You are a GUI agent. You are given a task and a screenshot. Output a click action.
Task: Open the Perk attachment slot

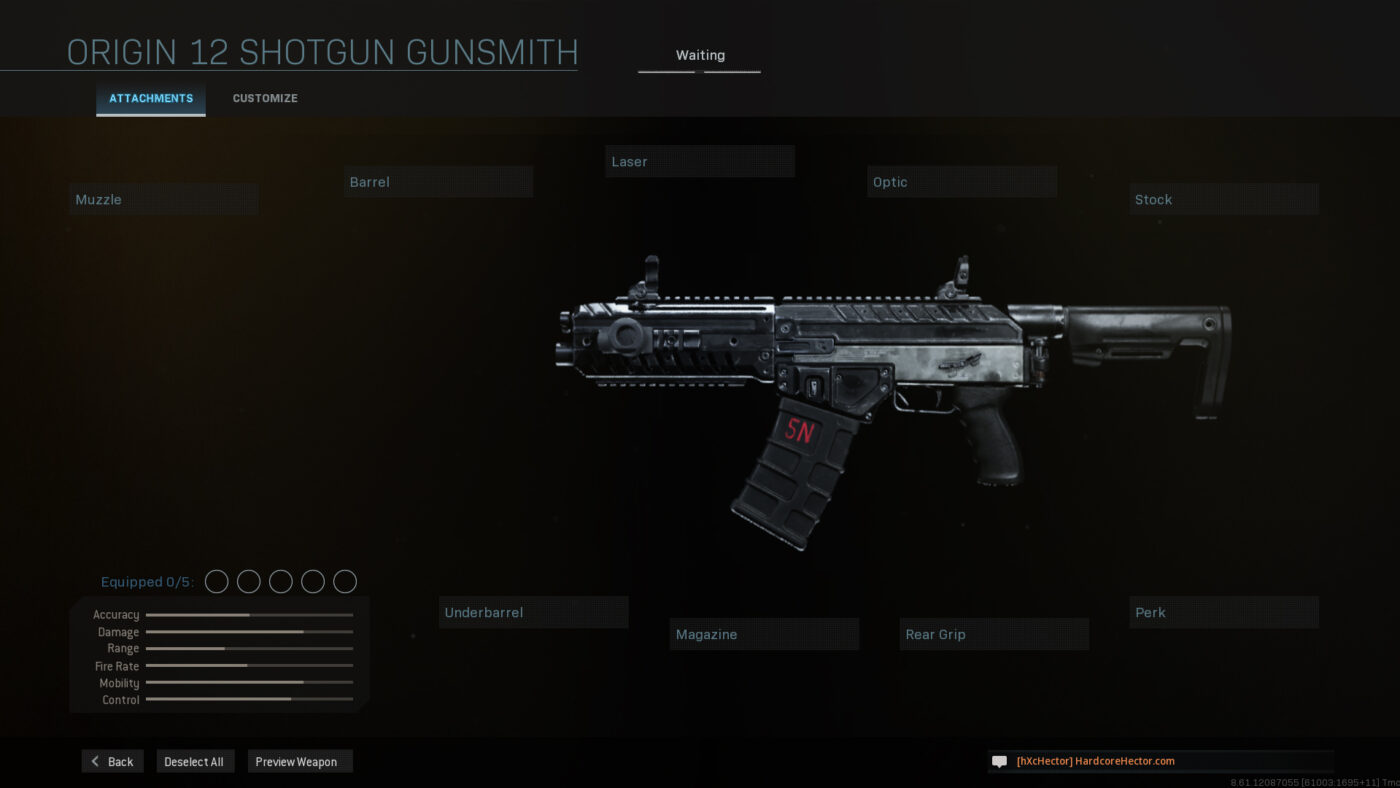point(1223,612)
